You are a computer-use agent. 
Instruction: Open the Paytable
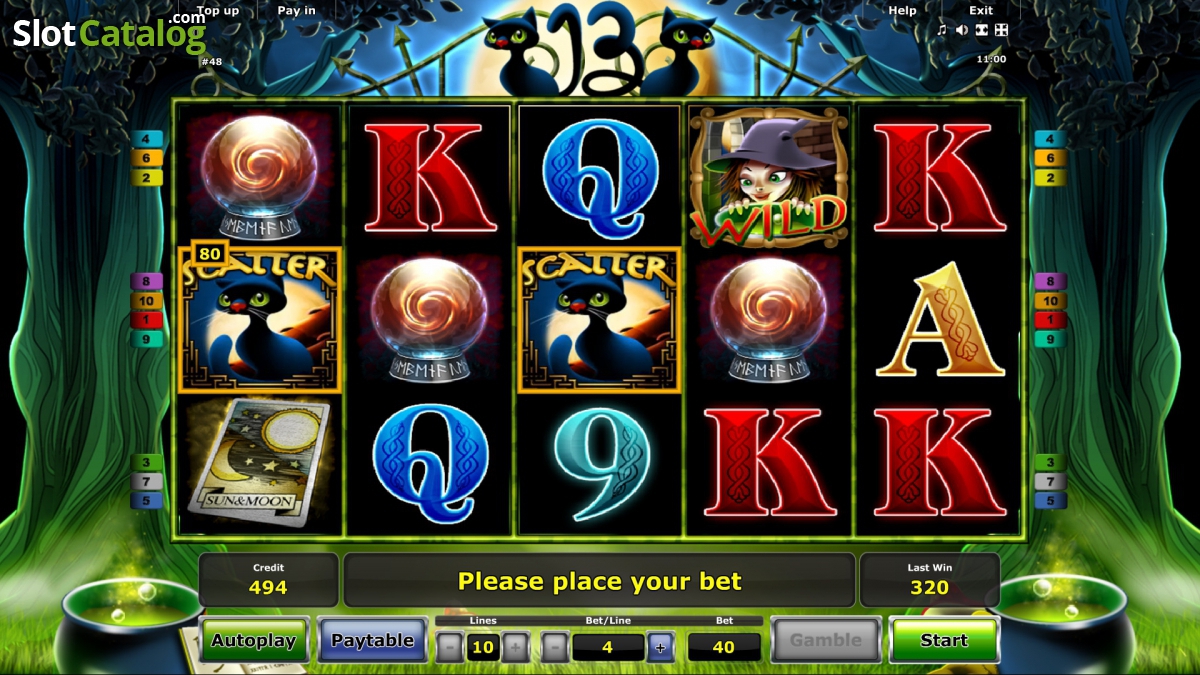(372, 640)
